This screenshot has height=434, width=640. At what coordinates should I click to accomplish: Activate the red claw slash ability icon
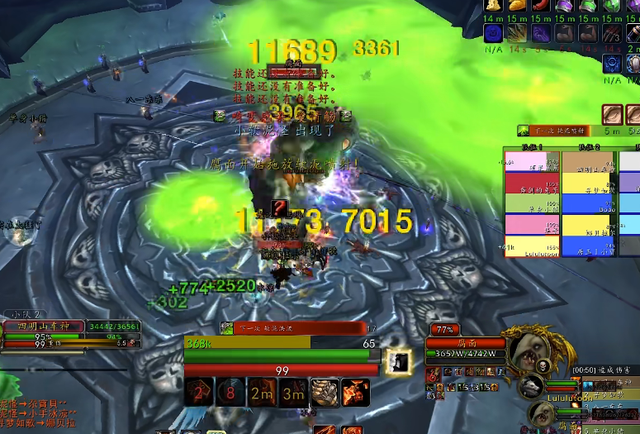click(356, 391)
